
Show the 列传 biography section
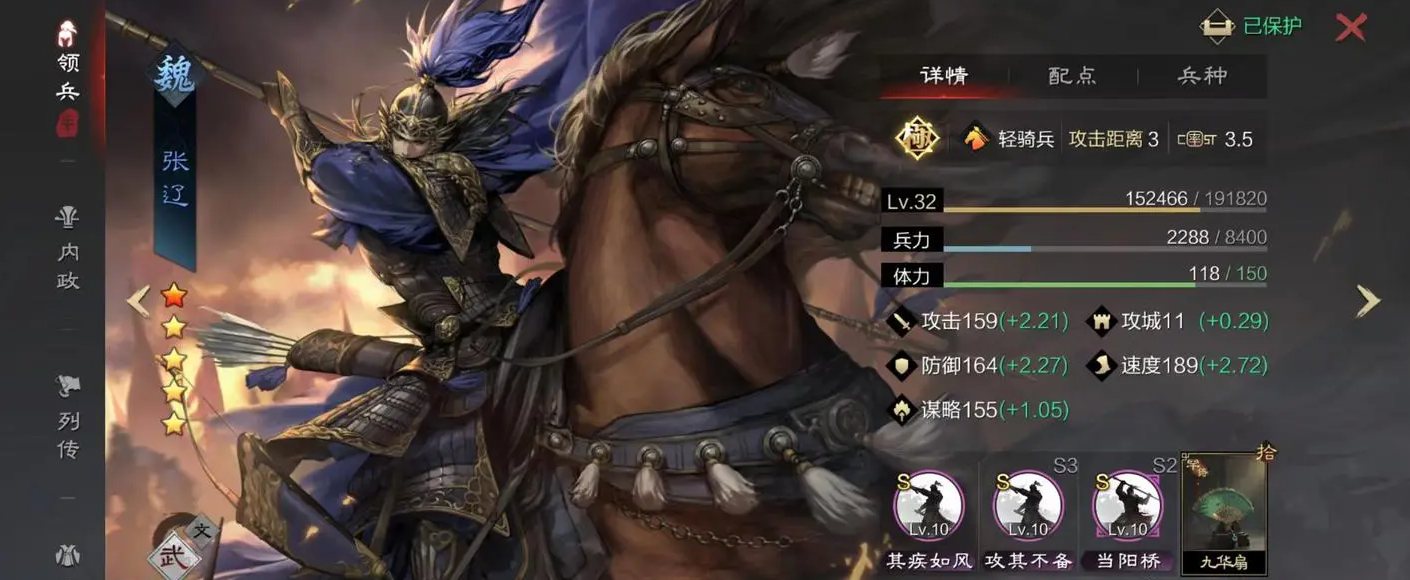(x=68, y=417)
